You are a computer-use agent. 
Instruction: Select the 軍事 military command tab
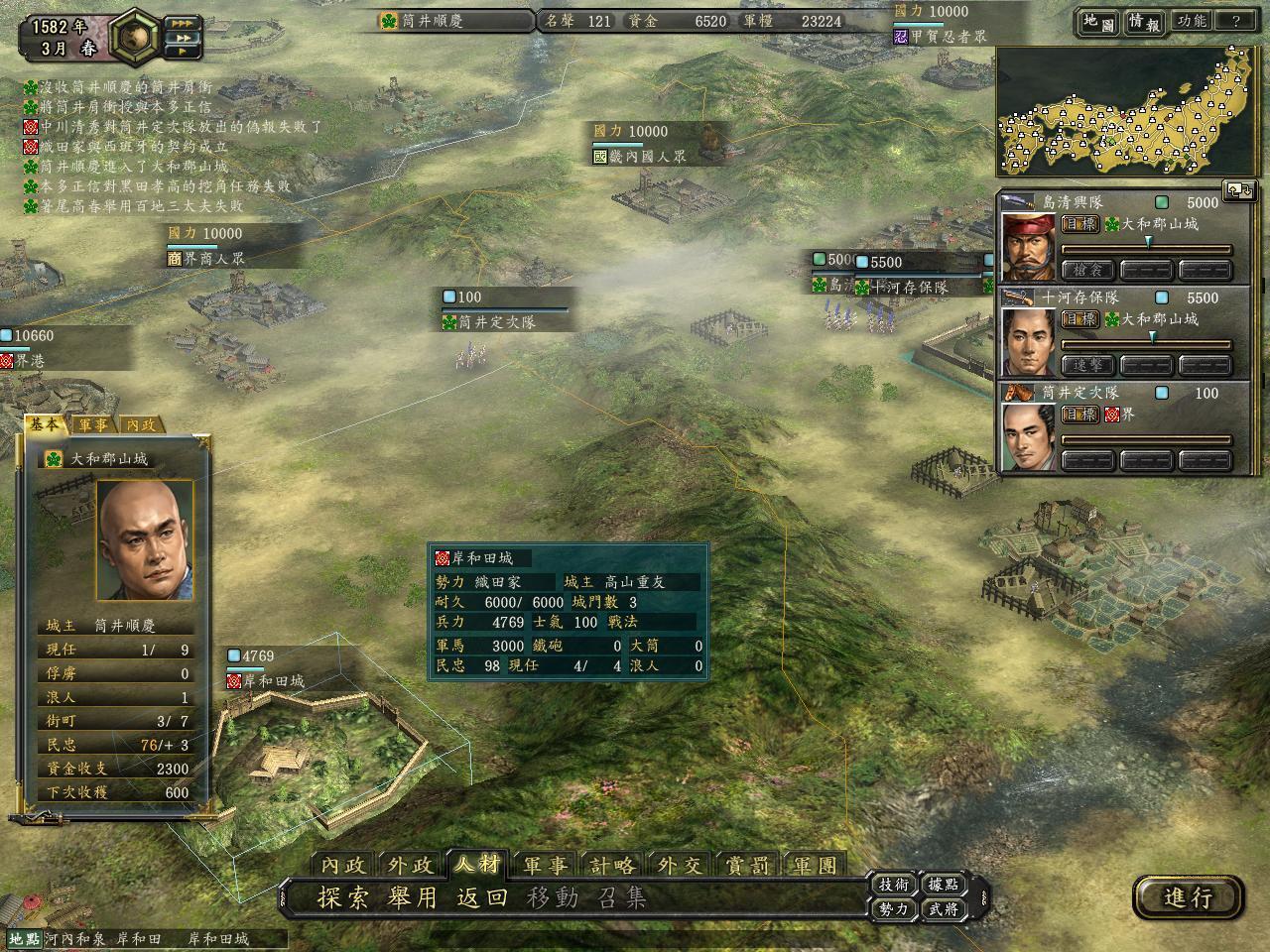[x=546, y=865]
